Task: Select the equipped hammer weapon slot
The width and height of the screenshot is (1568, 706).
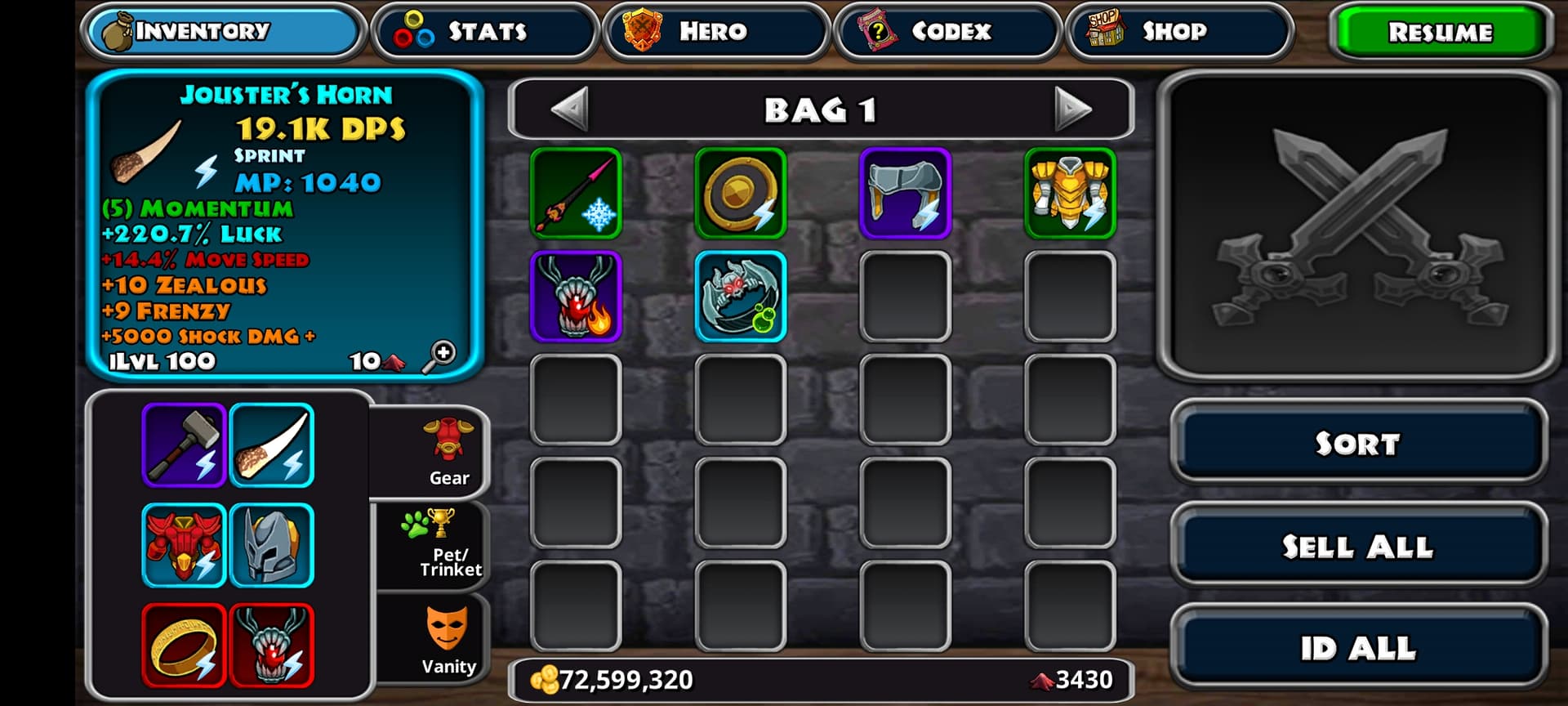Action: [x=184, y=445]
